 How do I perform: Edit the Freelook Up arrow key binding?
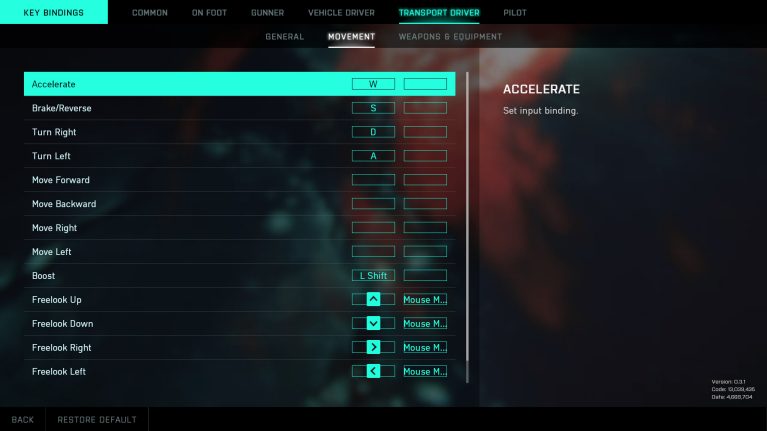(x=373, y=299)
